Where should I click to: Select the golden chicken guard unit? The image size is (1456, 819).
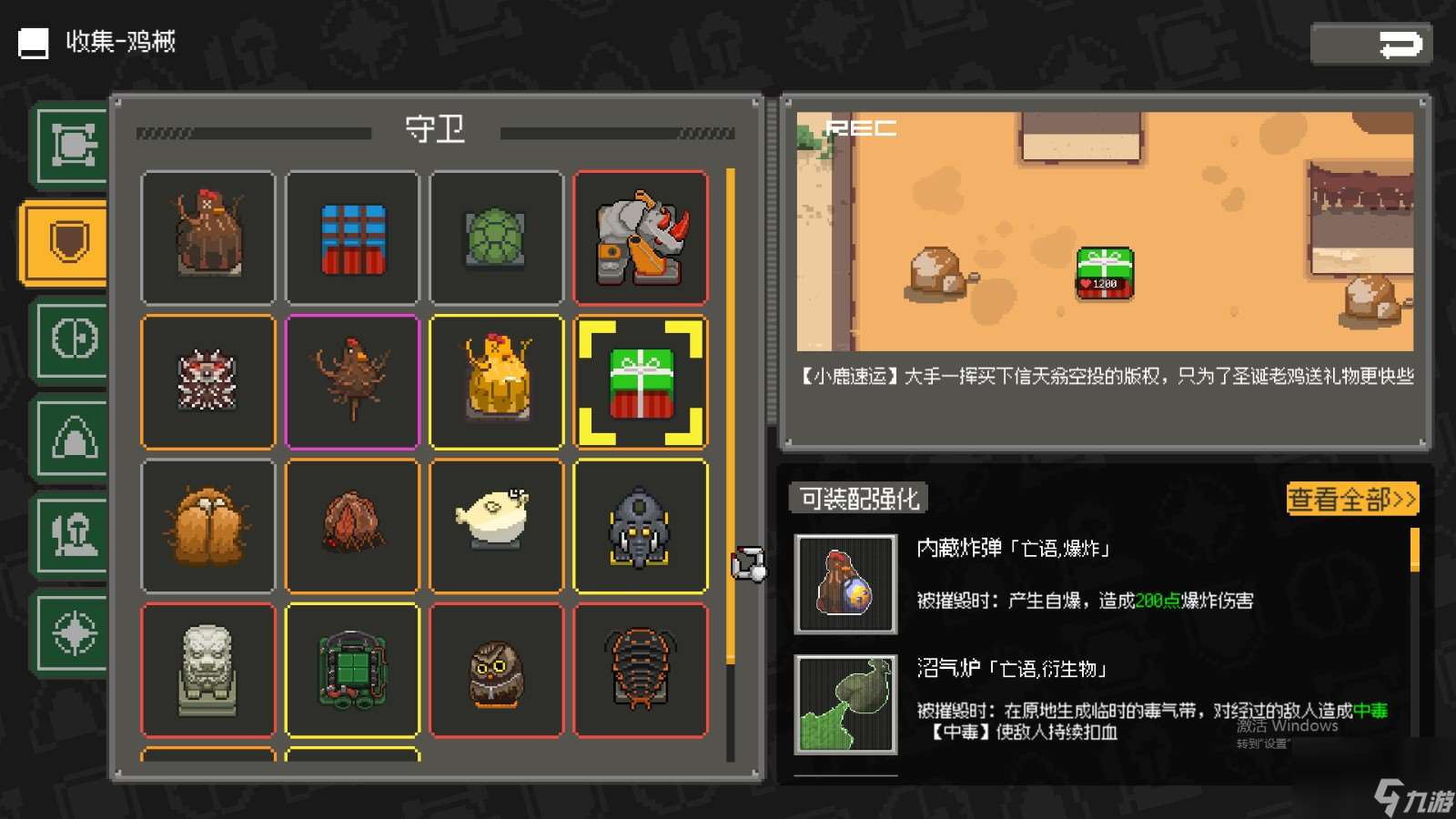pos(497,380)
